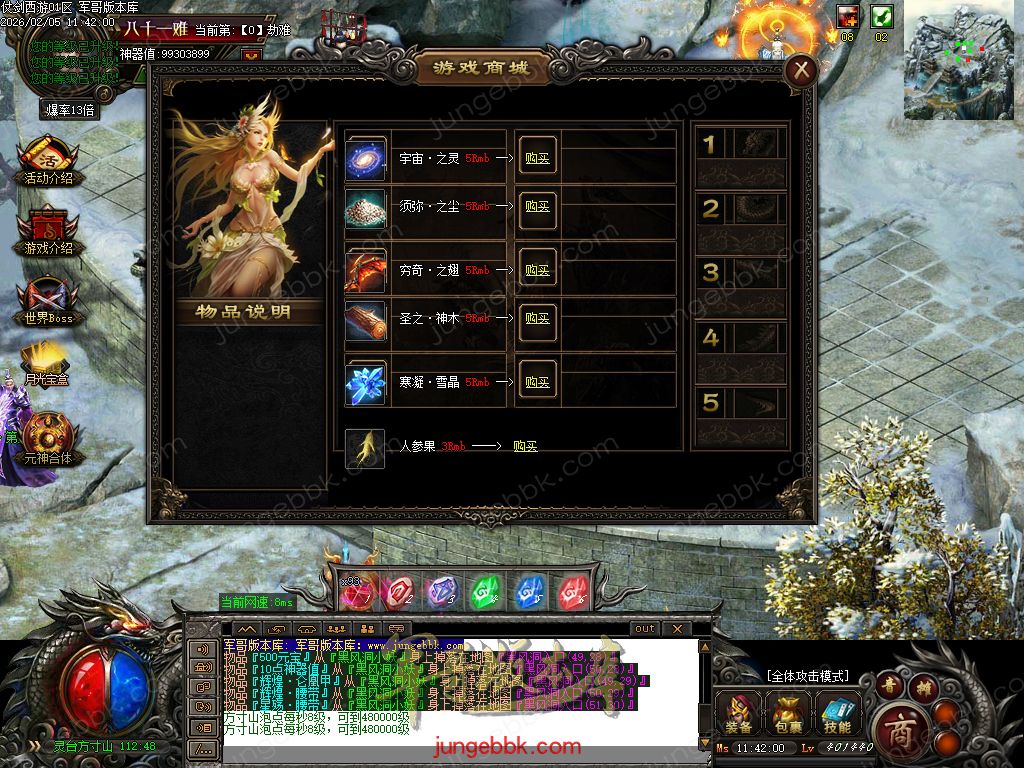Open the 月光宝盒 treasure box
The image size is (1024, 768).
click(47, 363)
